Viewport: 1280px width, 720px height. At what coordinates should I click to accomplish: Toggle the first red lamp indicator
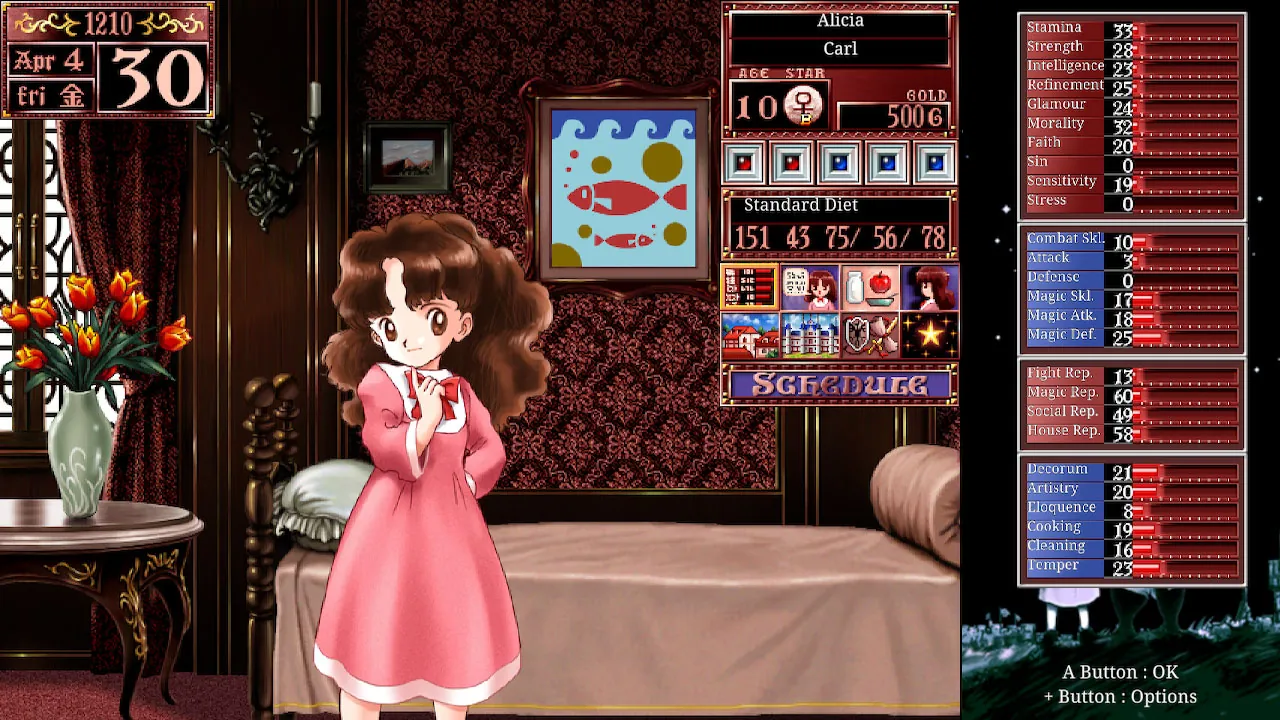pyautogui.click(x=744, y=161)
